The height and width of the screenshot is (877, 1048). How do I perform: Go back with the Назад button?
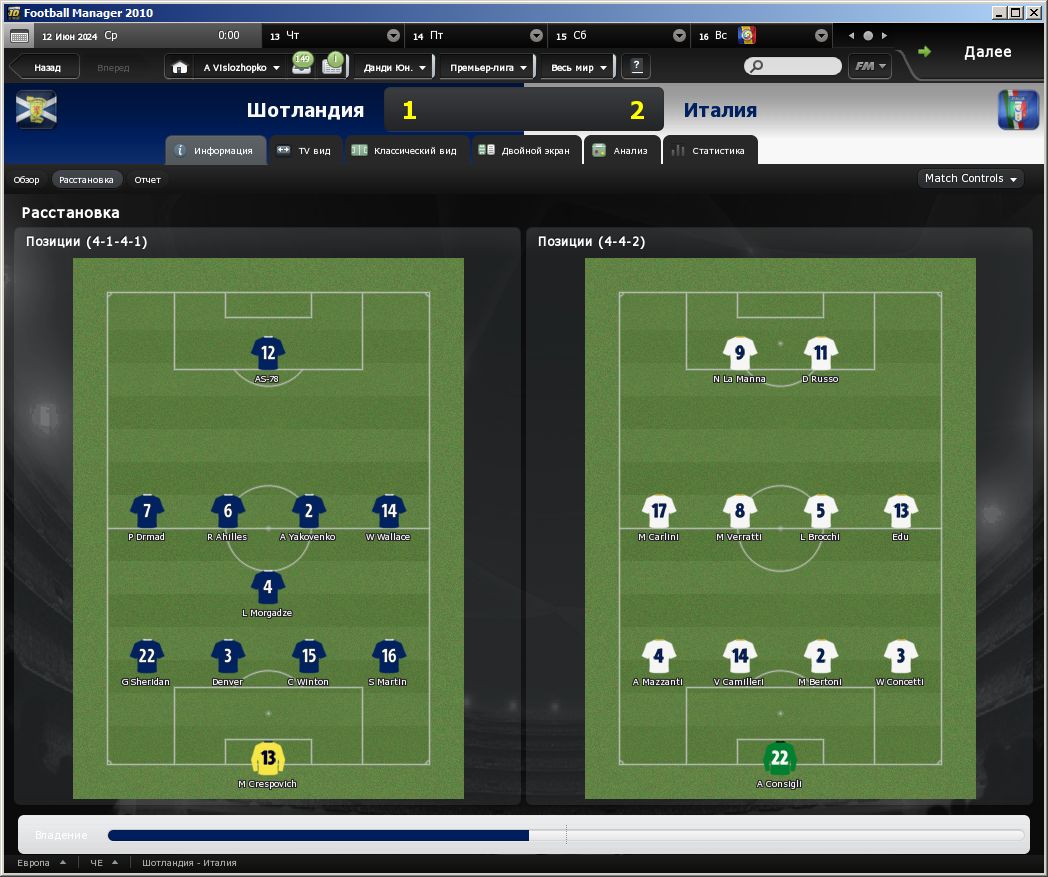[x=46, y=68]
